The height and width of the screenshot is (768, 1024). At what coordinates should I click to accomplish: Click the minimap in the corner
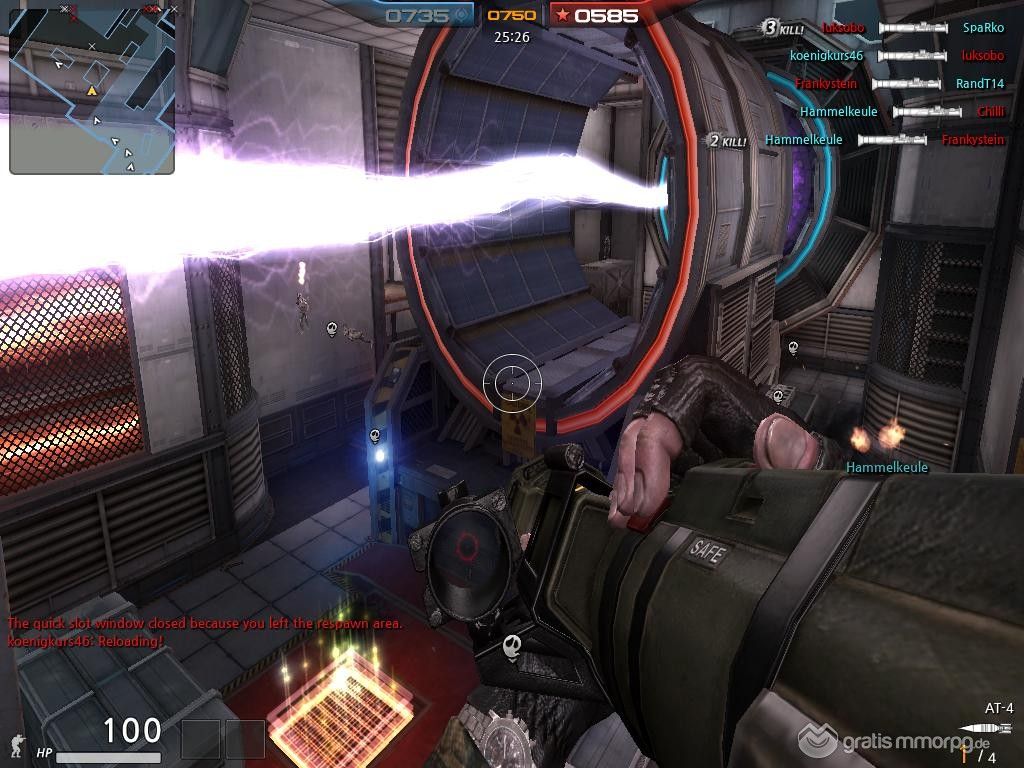92,88
